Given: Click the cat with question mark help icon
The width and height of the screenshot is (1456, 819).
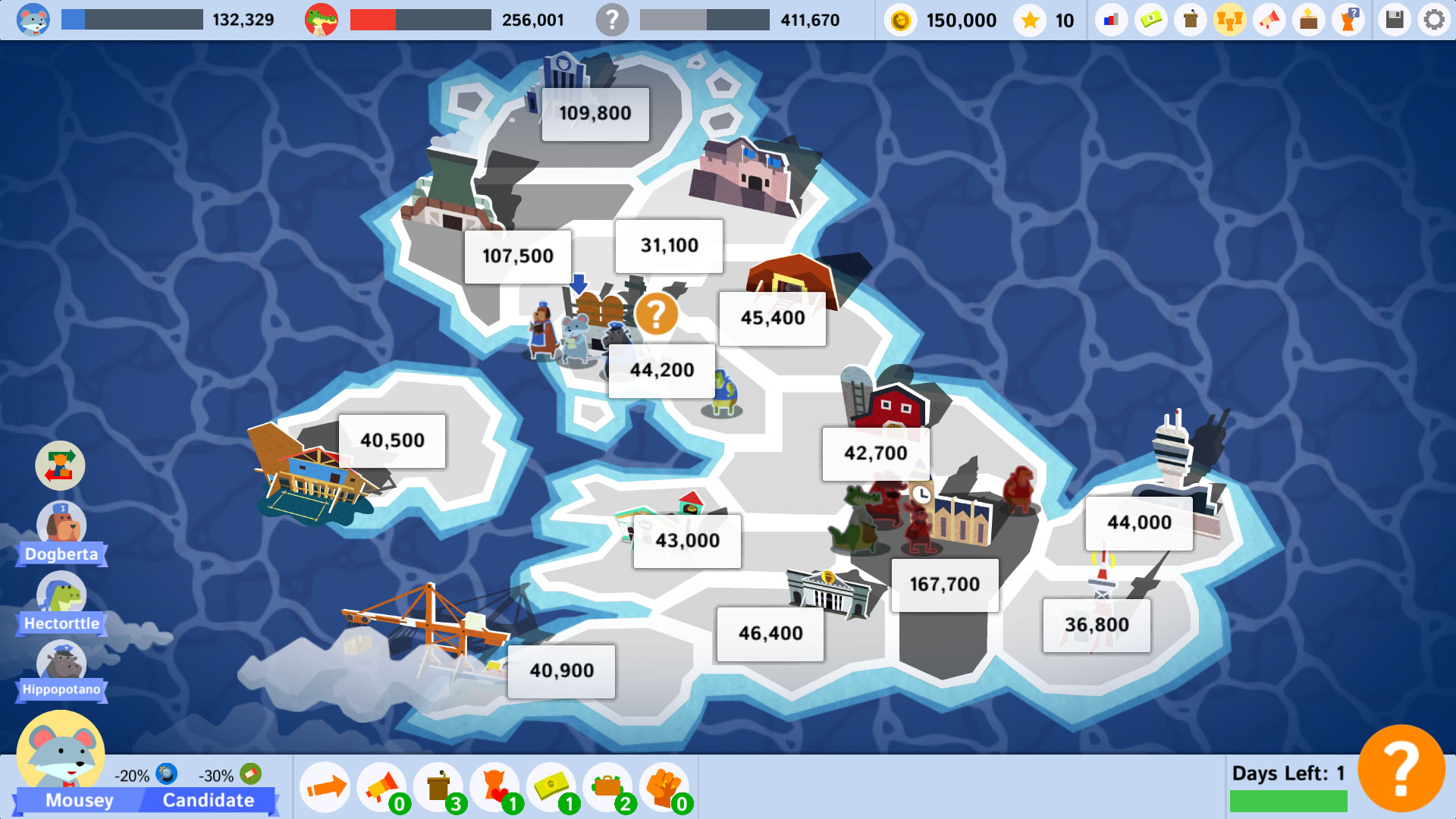Looking at the screenshot, I should pos(1350,20).
